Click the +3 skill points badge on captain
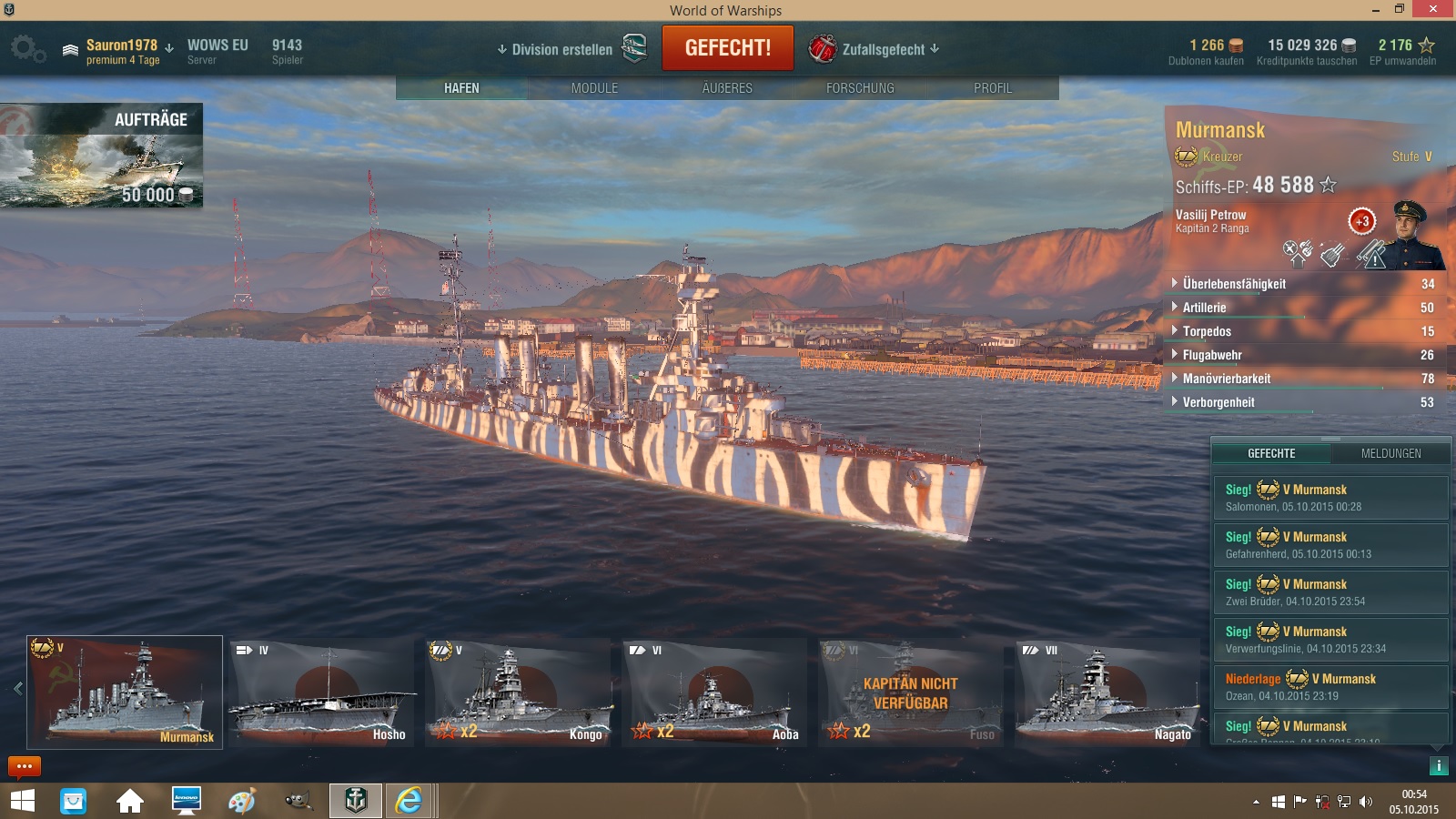The image size is (1456, 819). (1362, 220)
